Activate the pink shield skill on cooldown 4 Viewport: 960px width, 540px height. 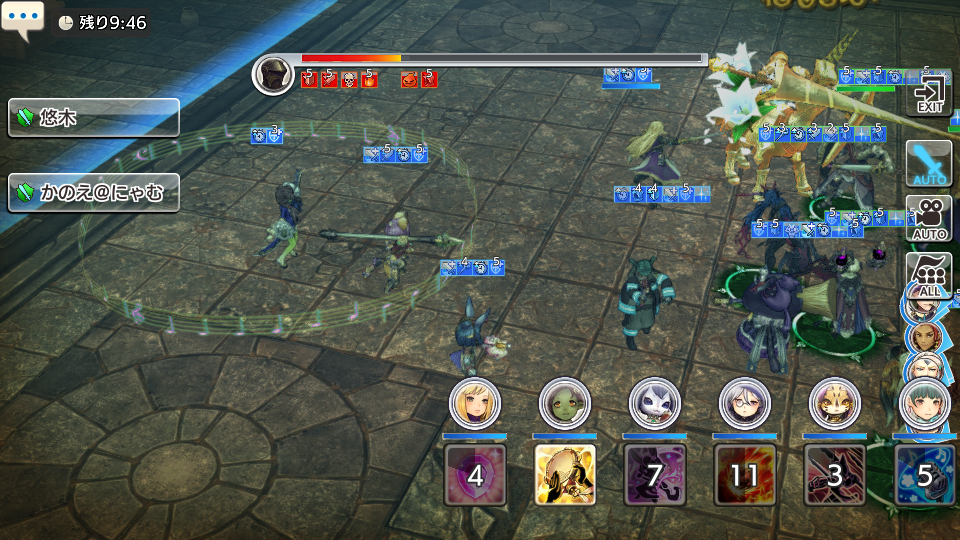tap(474, 475)
